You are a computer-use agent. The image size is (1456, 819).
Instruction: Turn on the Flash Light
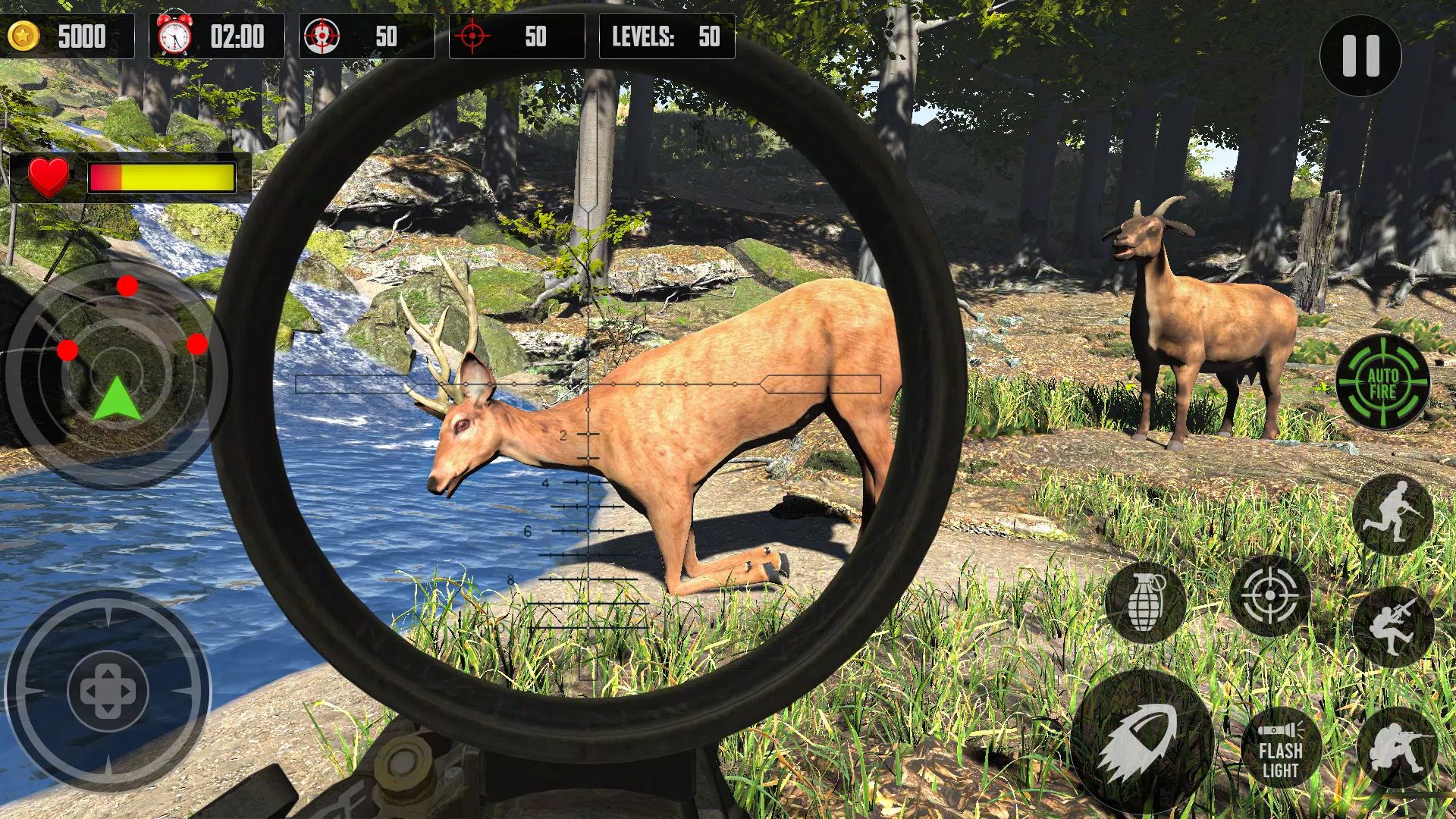pos(1281,749)
